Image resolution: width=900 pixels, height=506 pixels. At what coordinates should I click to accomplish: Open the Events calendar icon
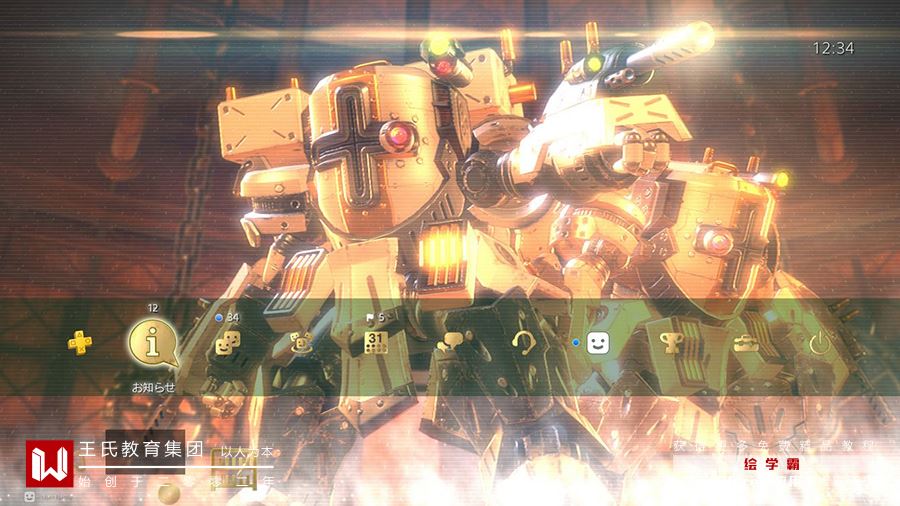pos(375,343)
